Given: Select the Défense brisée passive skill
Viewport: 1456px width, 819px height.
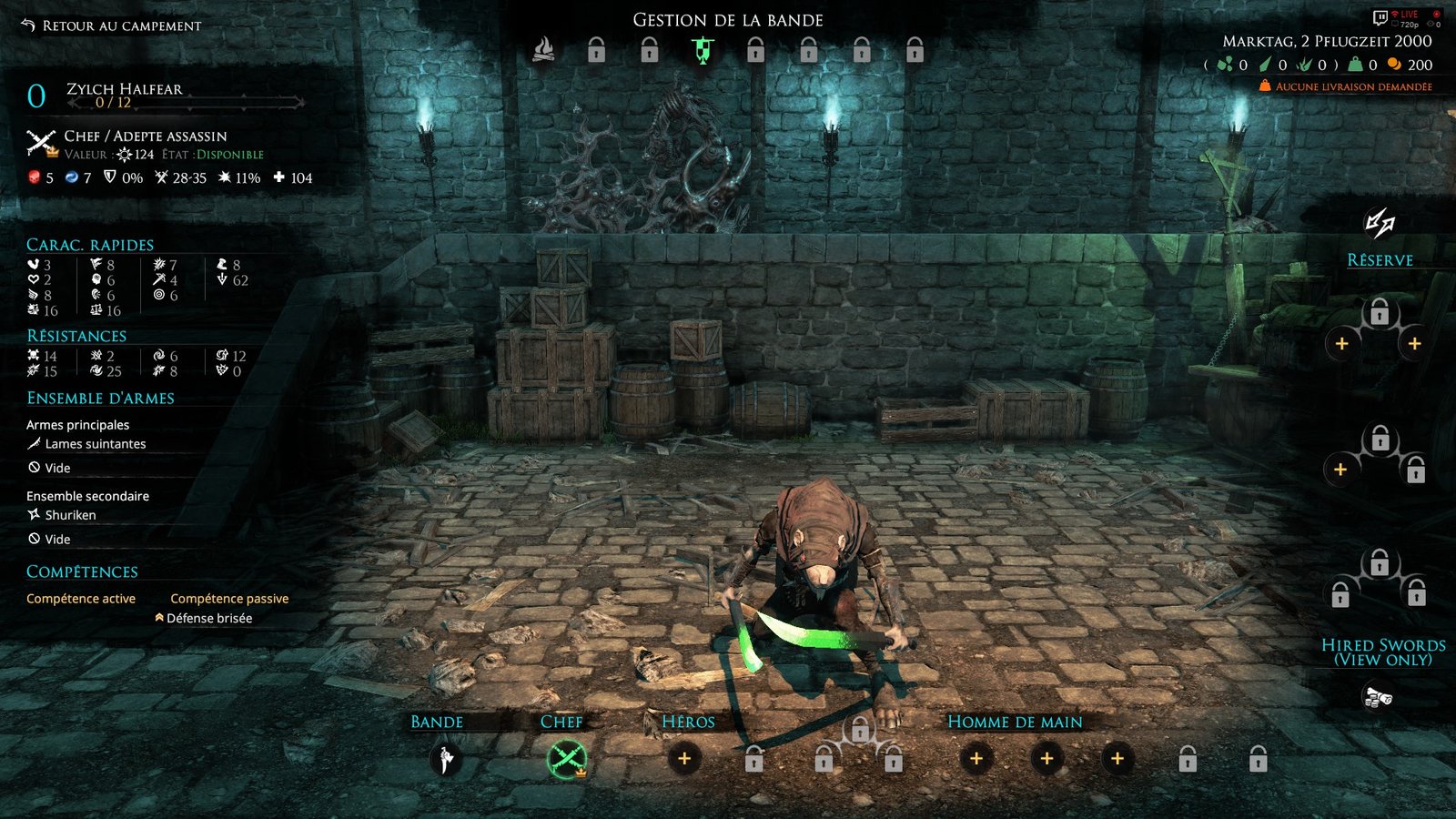Looking at the screenshot, I should point(208,619).
